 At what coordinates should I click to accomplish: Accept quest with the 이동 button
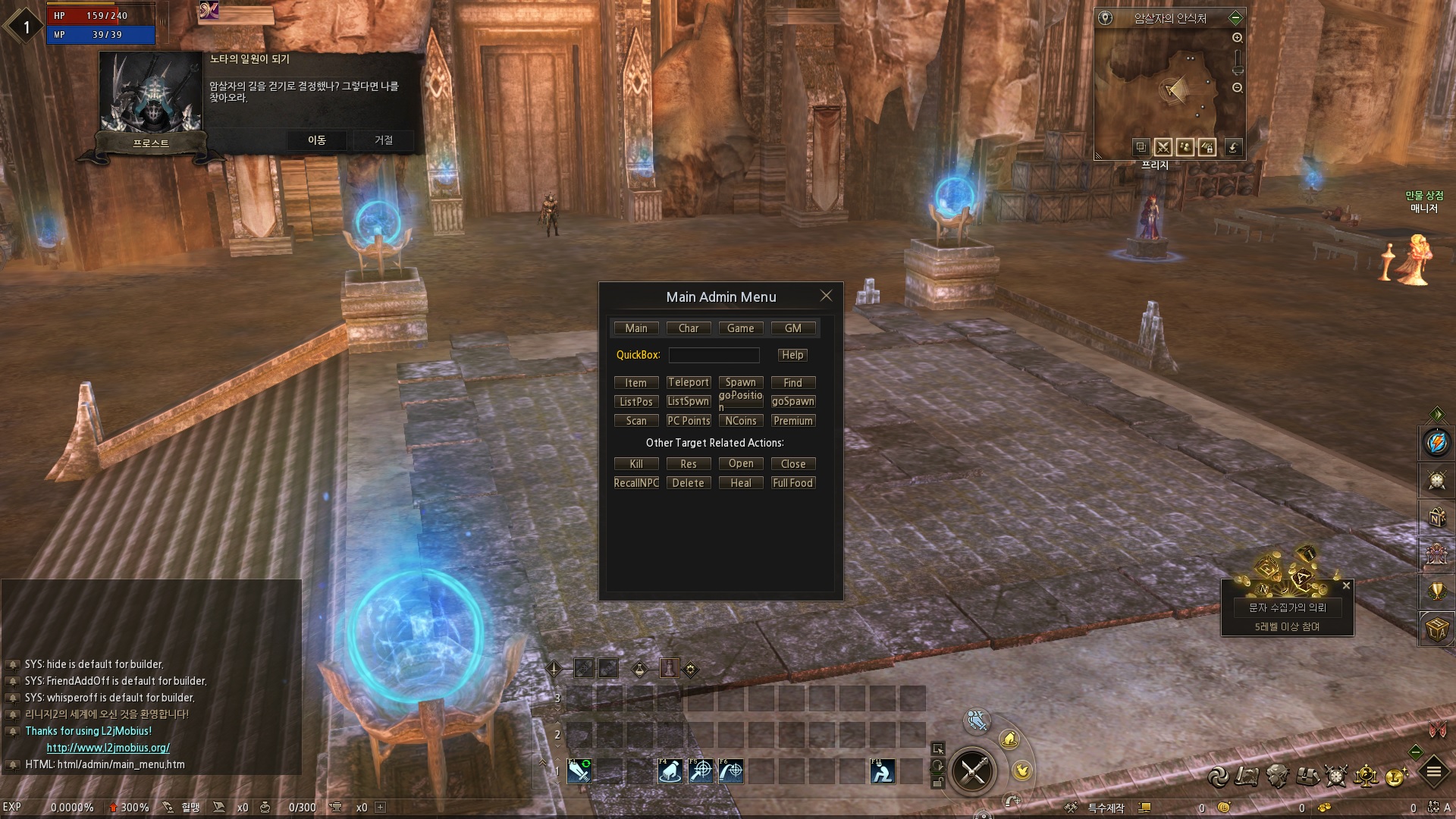pyautogui.click(x=316, y=140)
